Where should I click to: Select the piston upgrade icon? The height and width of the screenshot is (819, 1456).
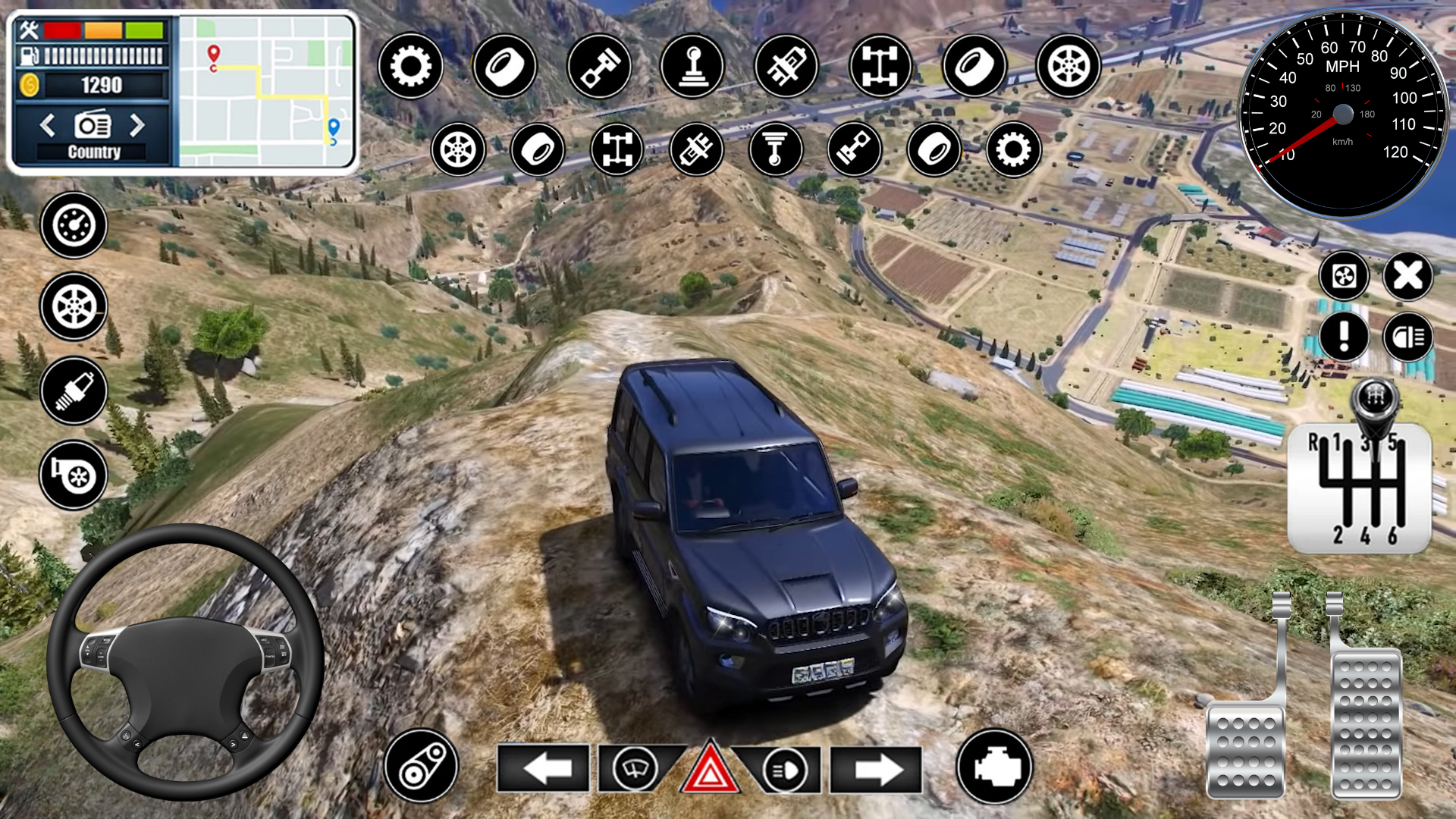[x=599, y=67]
